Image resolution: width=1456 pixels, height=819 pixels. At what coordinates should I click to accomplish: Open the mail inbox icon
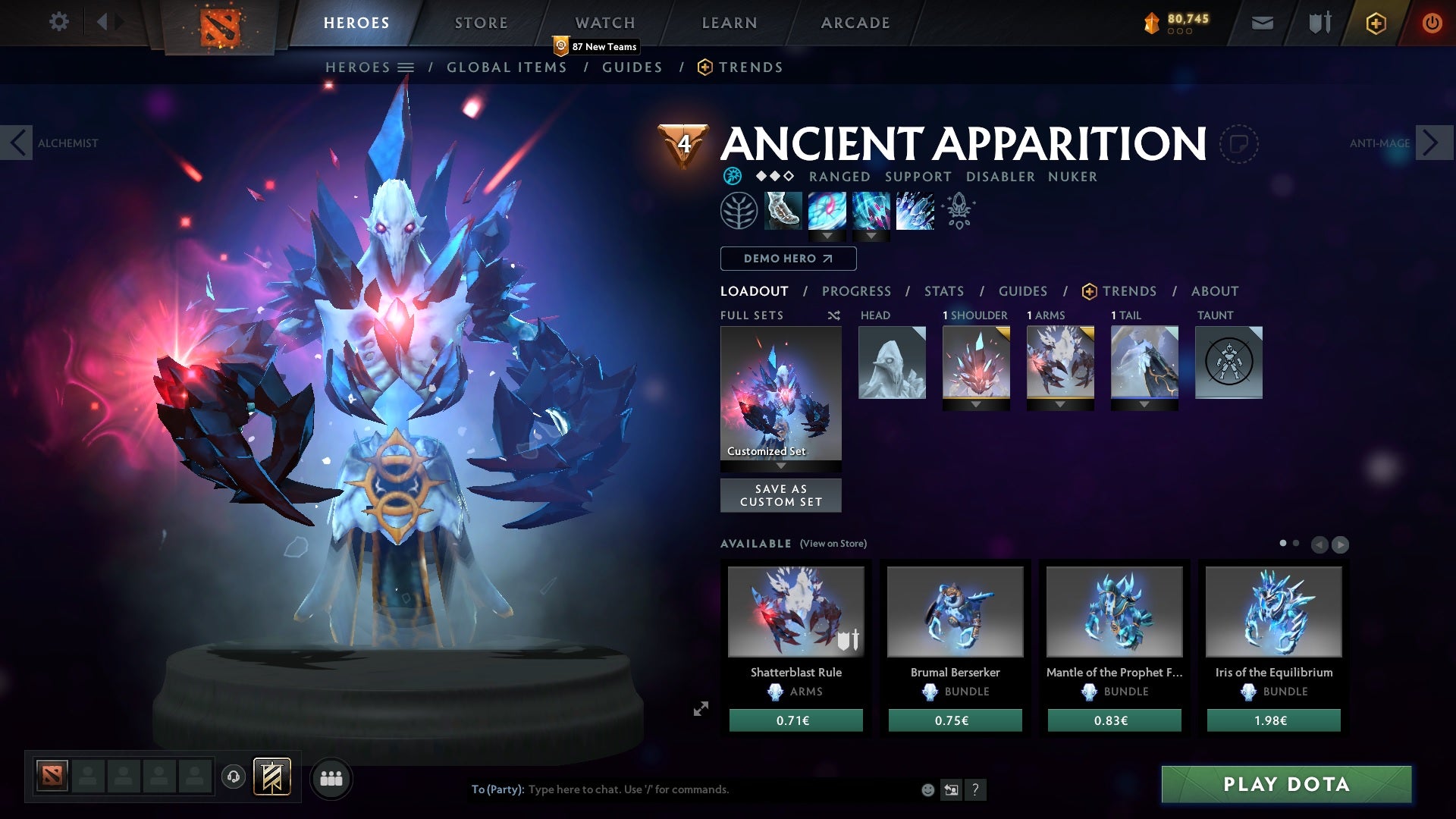tap(1261, 22)
